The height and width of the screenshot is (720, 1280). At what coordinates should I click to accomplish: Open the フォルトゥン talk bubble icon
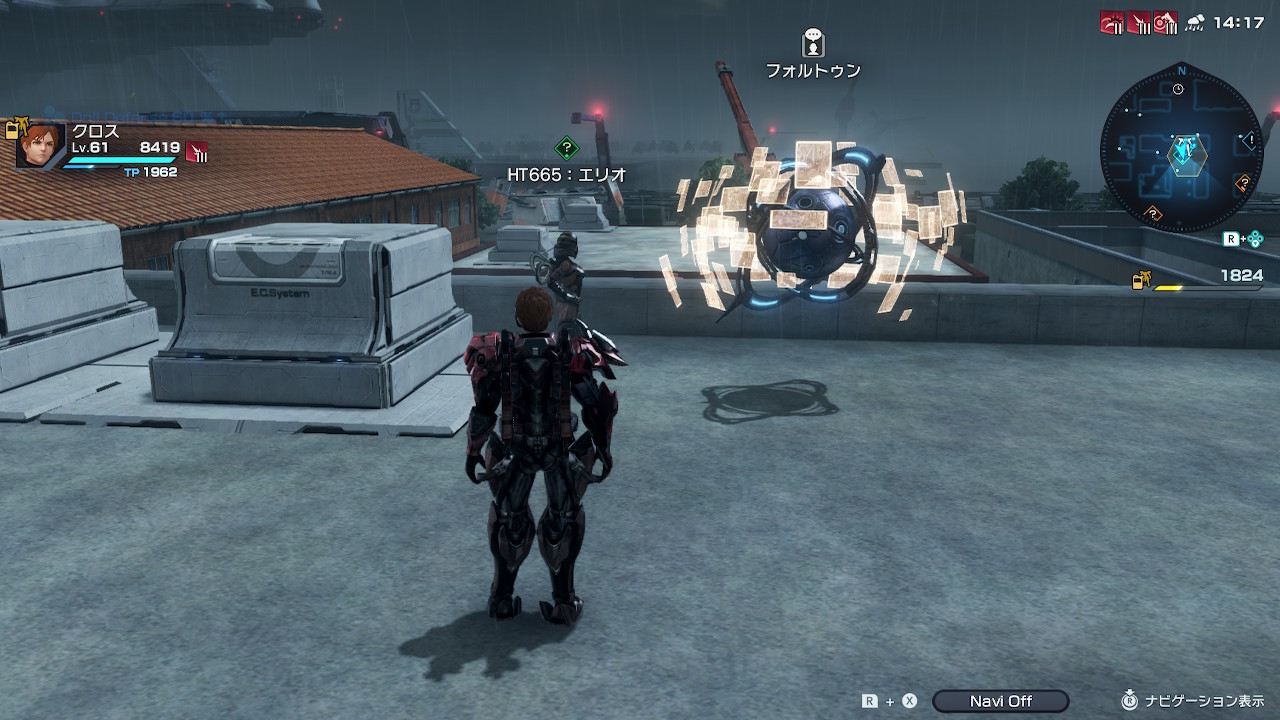coord(813,43)
